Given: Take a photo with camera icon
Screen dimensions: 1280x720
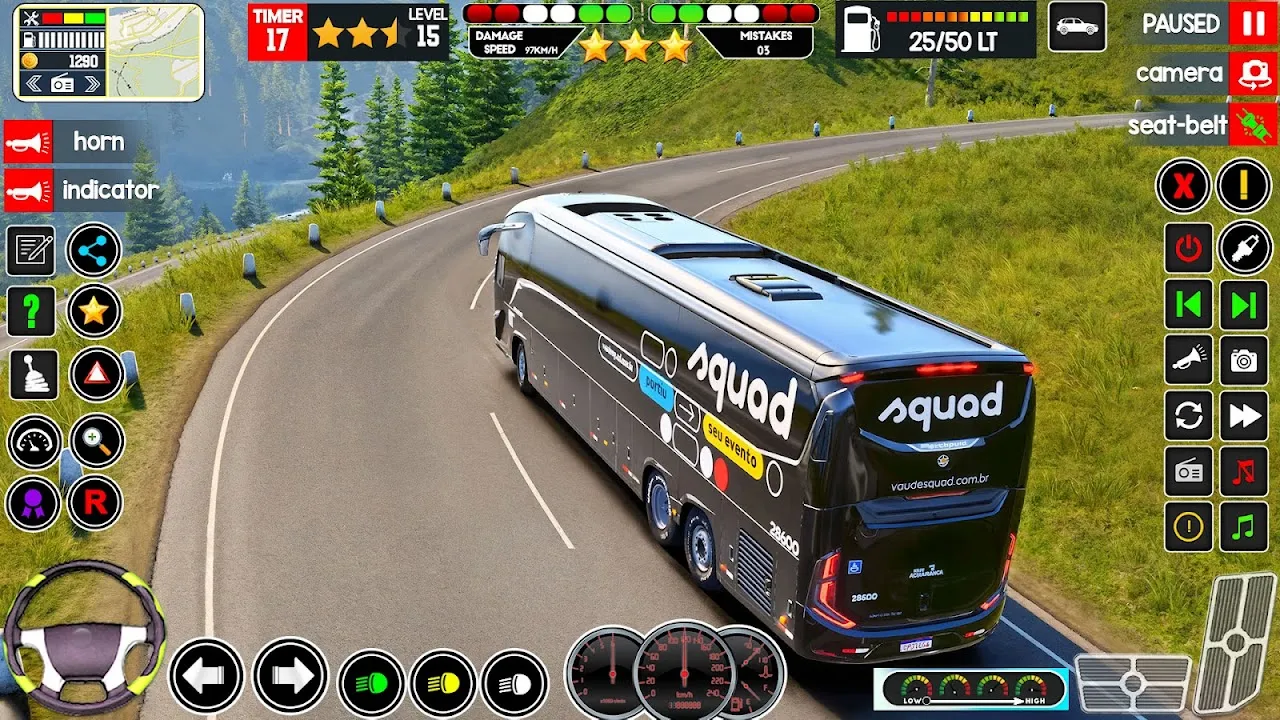Looking at the screenshot, I should pyautogui.click(x=1244, y=361).
